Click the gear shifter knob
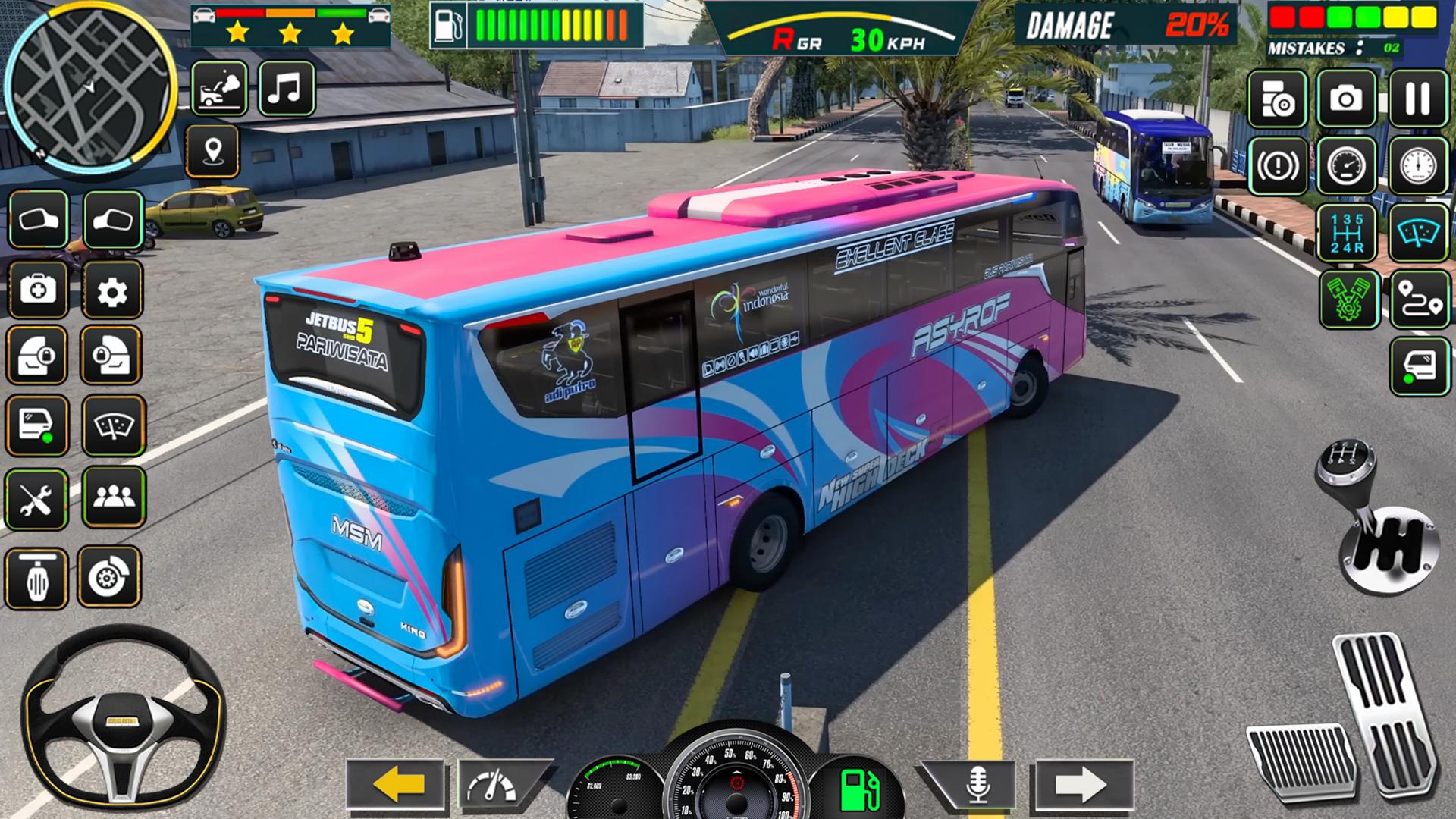1456x819 pixels. pyautogui.click(x=1346, y=464)
